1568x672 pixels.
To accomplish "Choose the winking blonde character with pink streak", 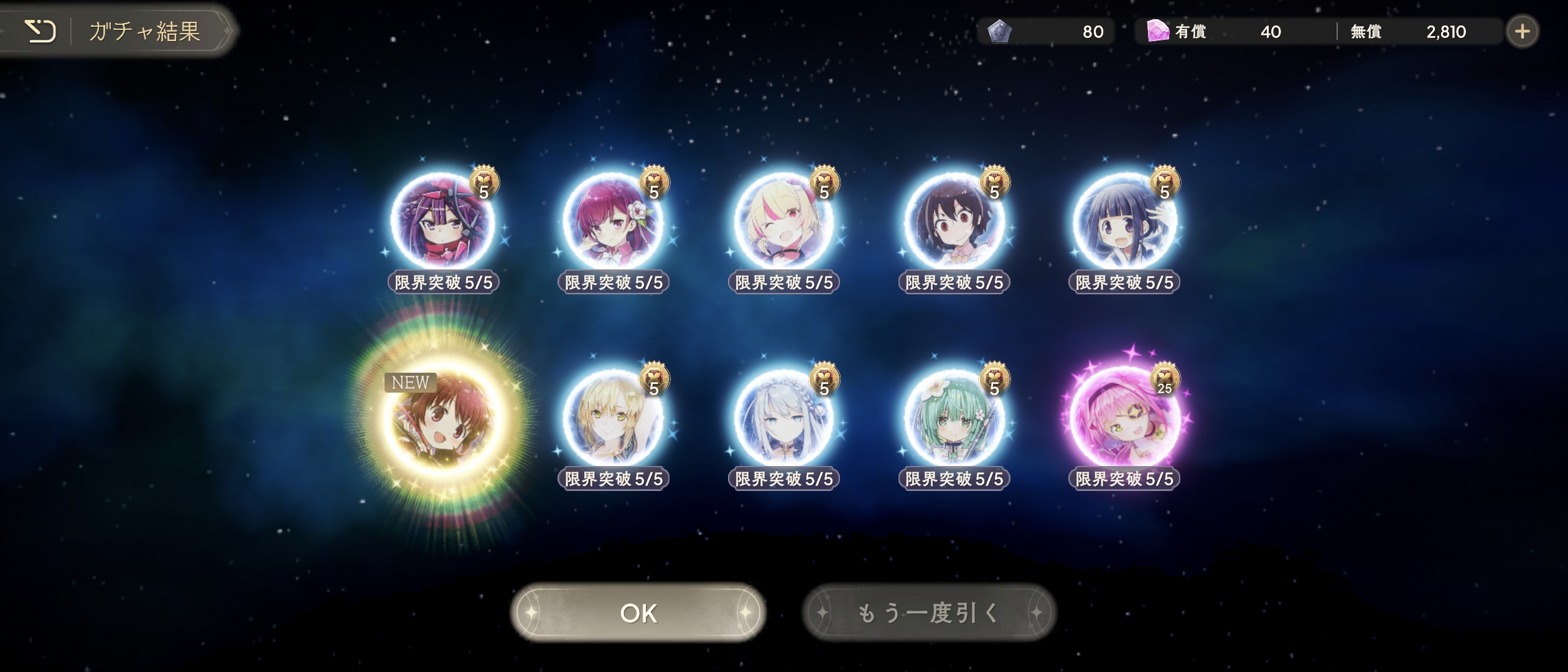I will click(x=783, y=223).
